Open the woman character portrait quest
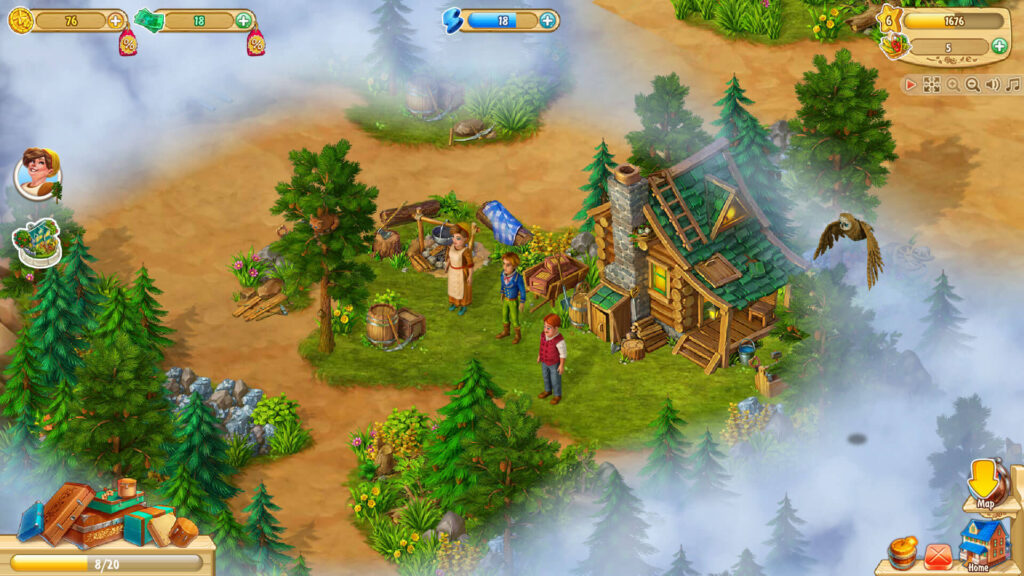Viewport: 1024px width, 576px height. click(x=37, y=173)
